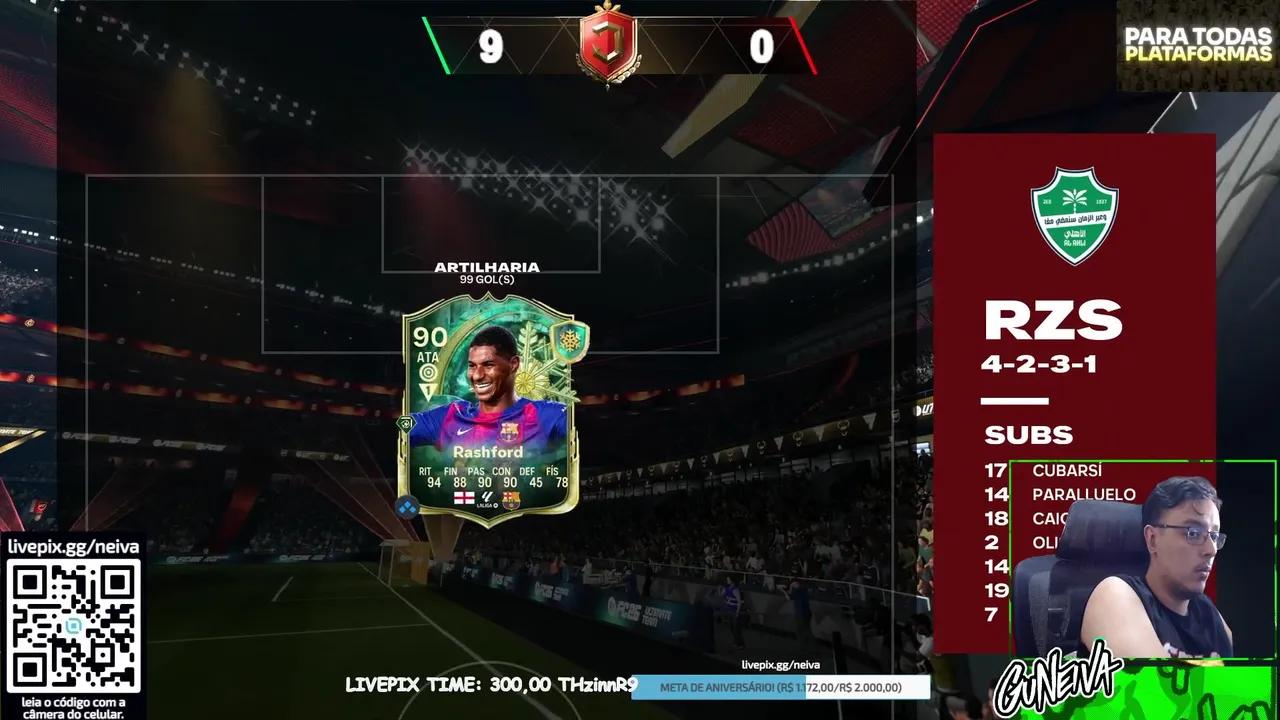Click the target playstyle icon under the ATA label
This screenshot has width=1280, height=720.
coord(429,371)
